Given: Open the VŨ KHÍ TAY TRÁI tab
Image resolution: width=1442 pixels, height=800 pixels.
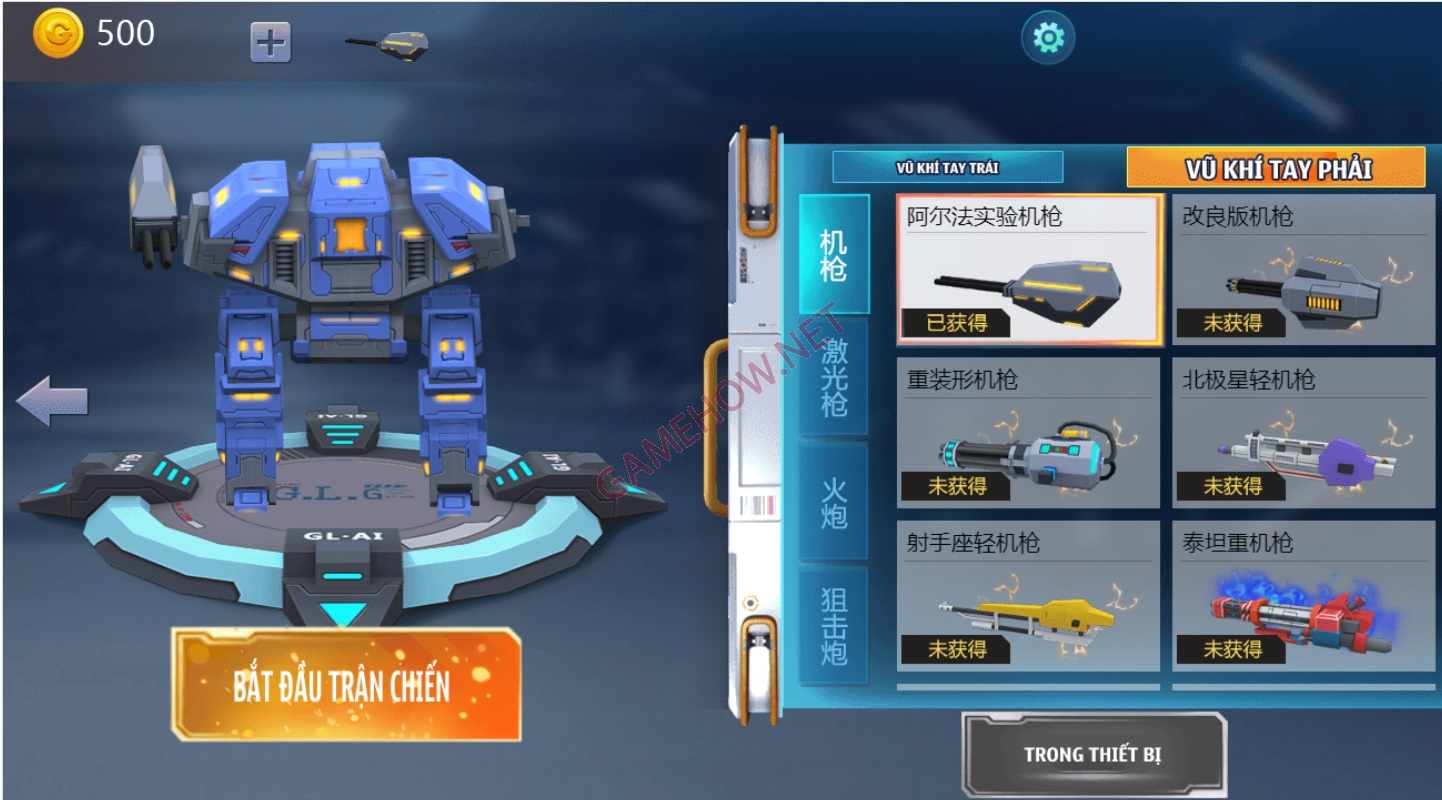Looking at the screenshot, I should (947, 167).
